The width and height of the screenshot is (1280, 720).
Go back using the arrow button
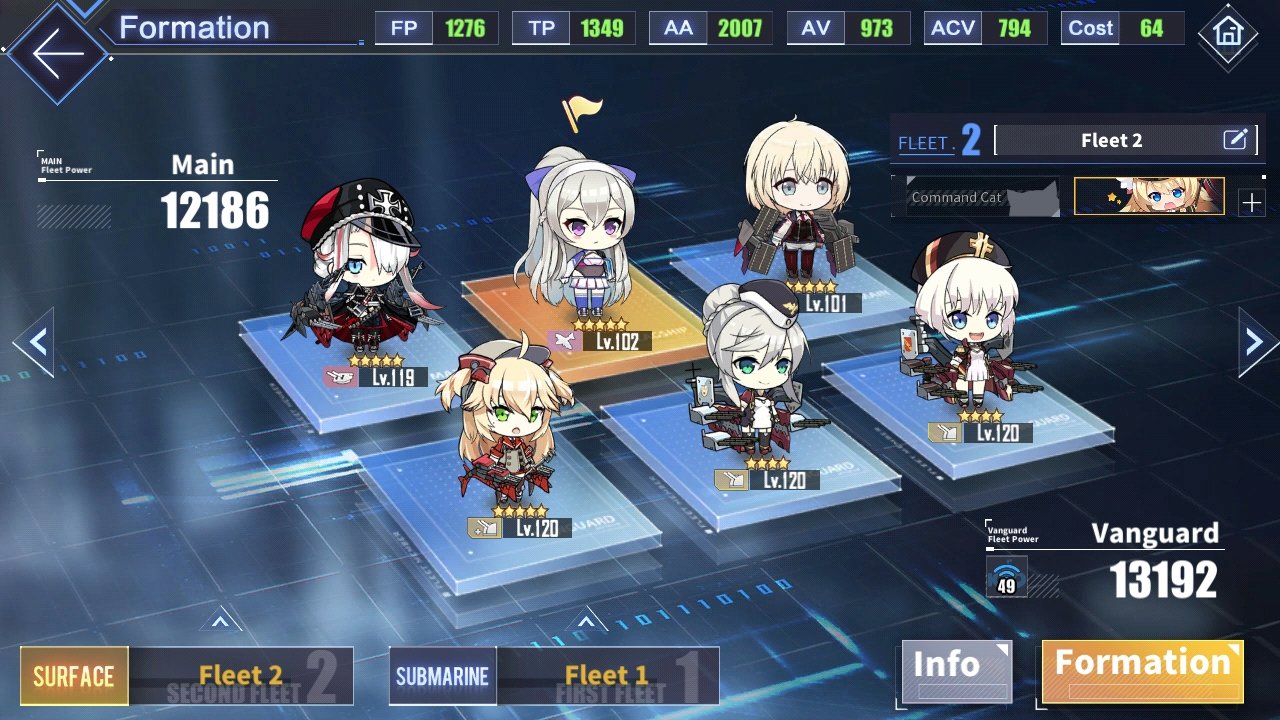pyautogui.click(x=57, y=53)
